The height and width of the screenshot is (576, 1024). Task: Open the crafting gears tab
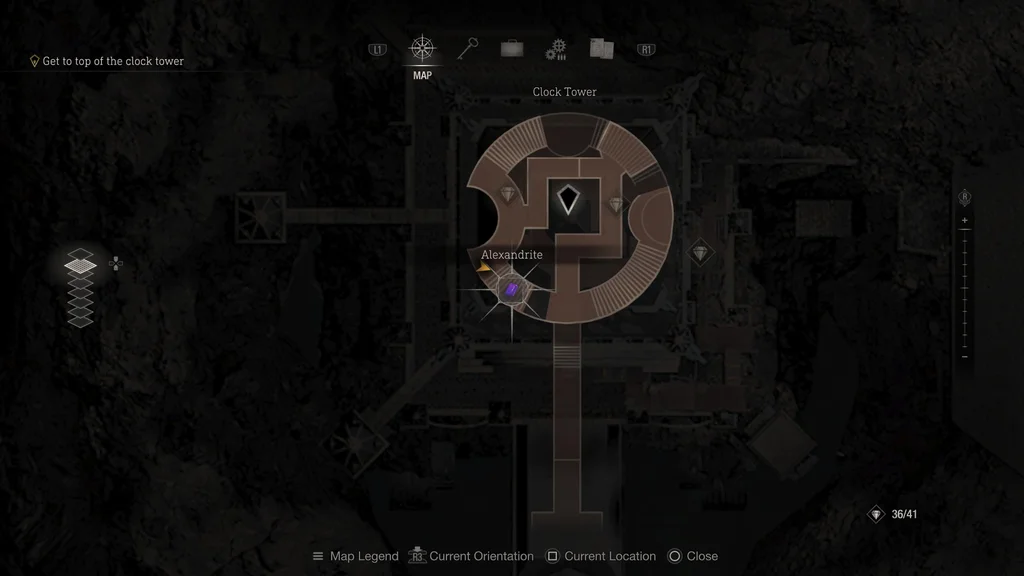[x=556, y=49]
